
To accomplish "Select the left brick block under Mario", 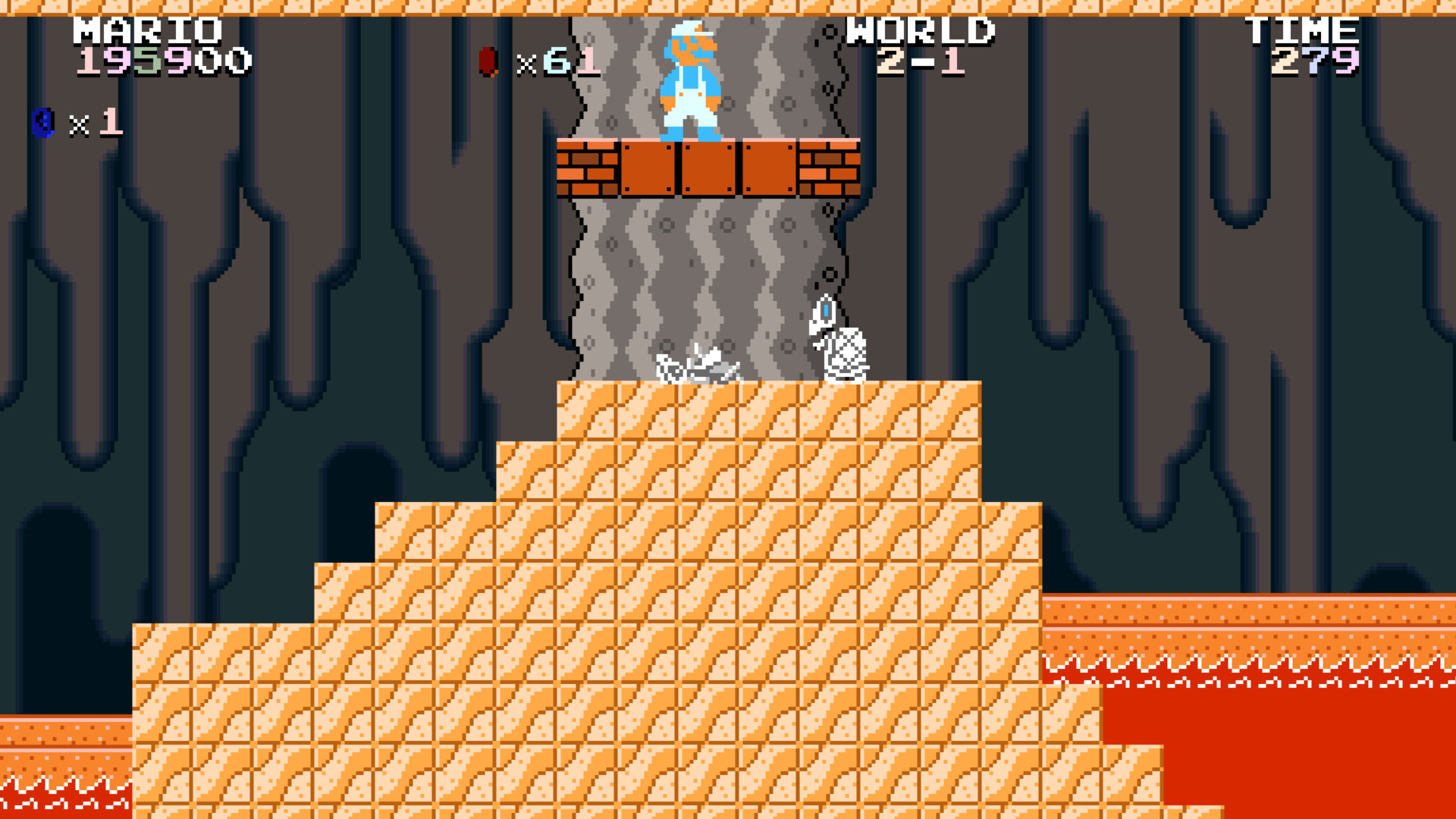I will click(x=588, y=168).
